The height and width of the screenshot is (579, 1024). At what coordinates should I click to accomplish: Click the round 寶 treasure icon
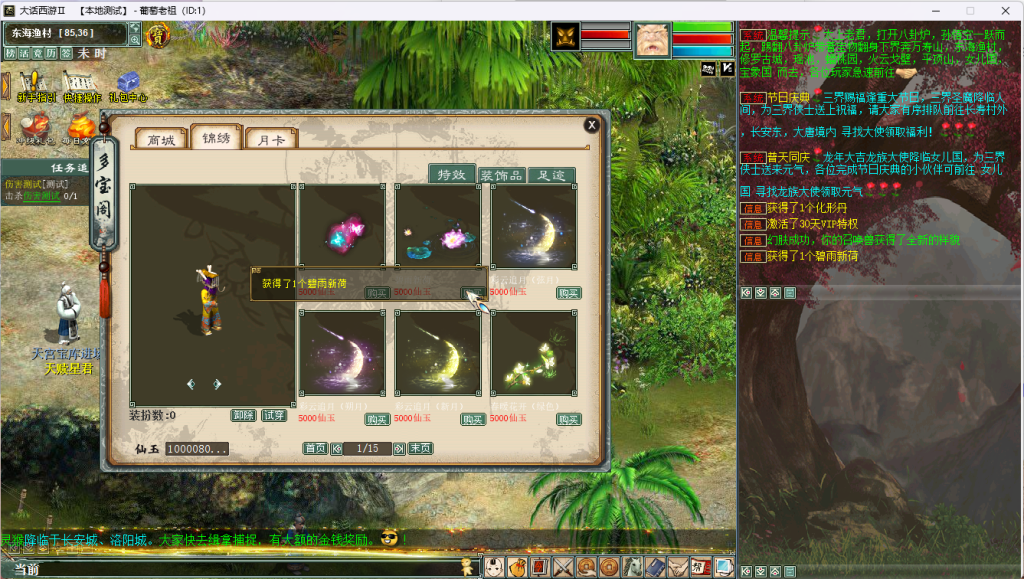click(x=158, y=37)
